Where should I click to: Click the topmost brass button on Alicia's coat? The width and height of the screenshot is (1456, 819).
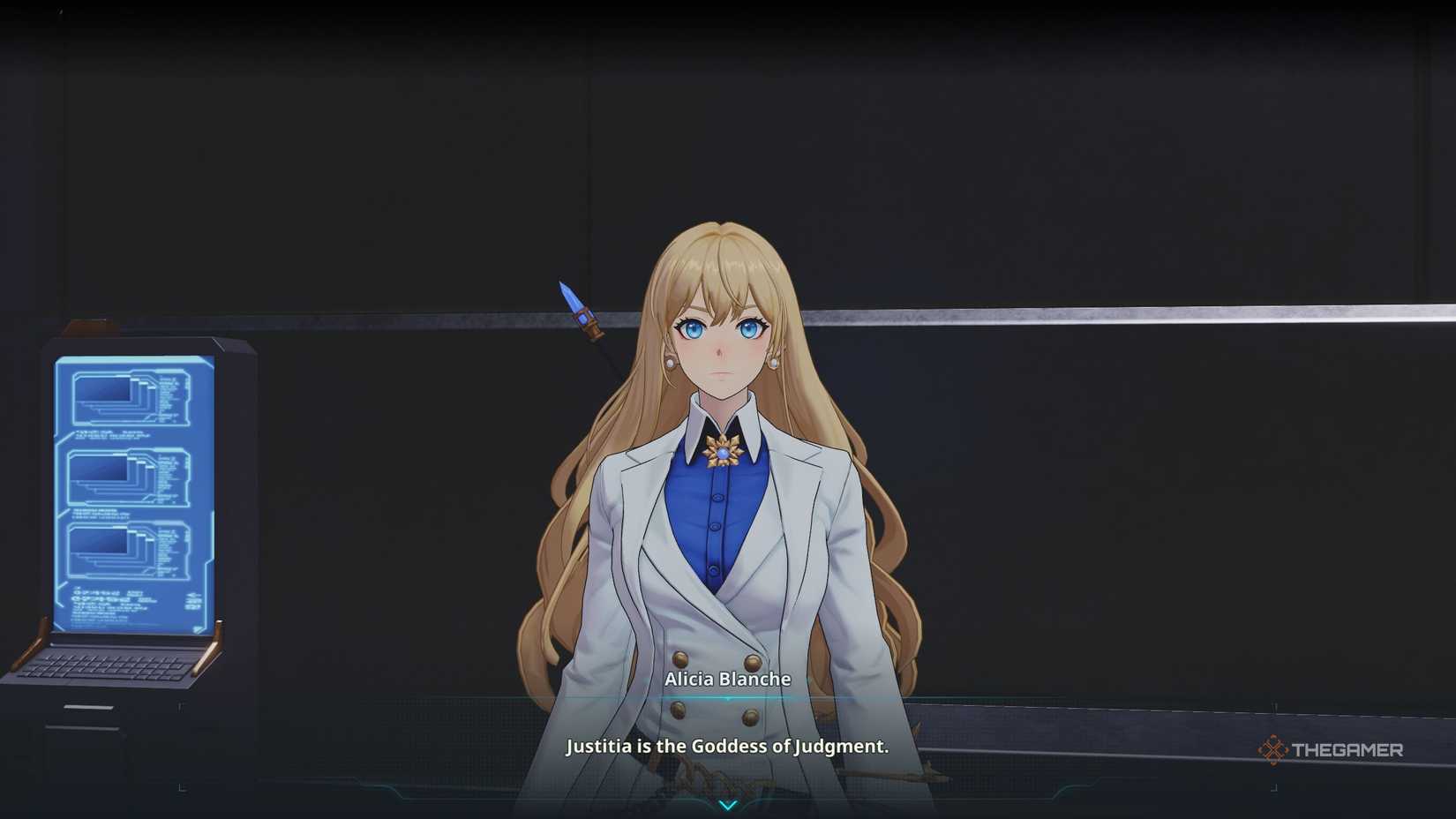pos(680,658)
